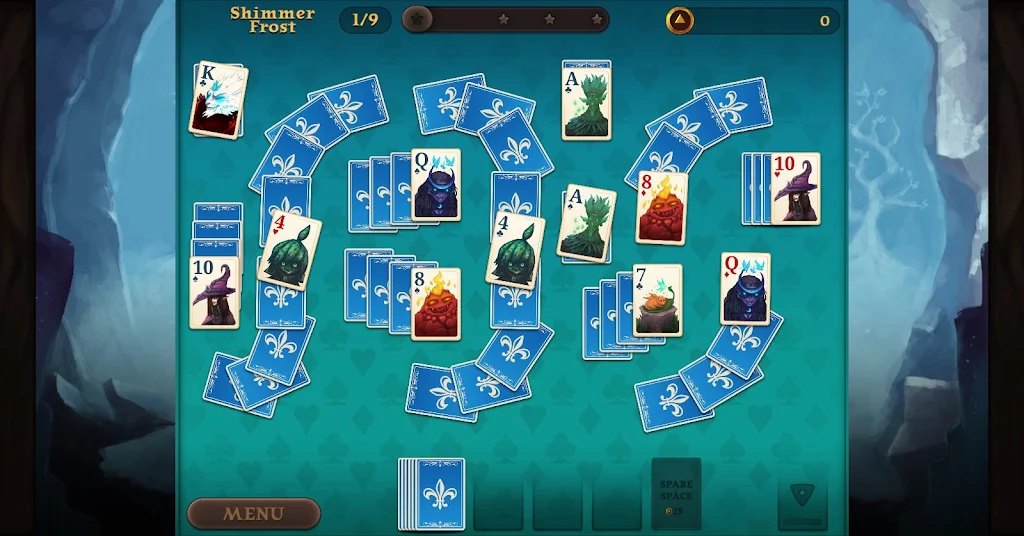Pick the Queen of spades card
1024x536 pixels.
coord(436,184)
